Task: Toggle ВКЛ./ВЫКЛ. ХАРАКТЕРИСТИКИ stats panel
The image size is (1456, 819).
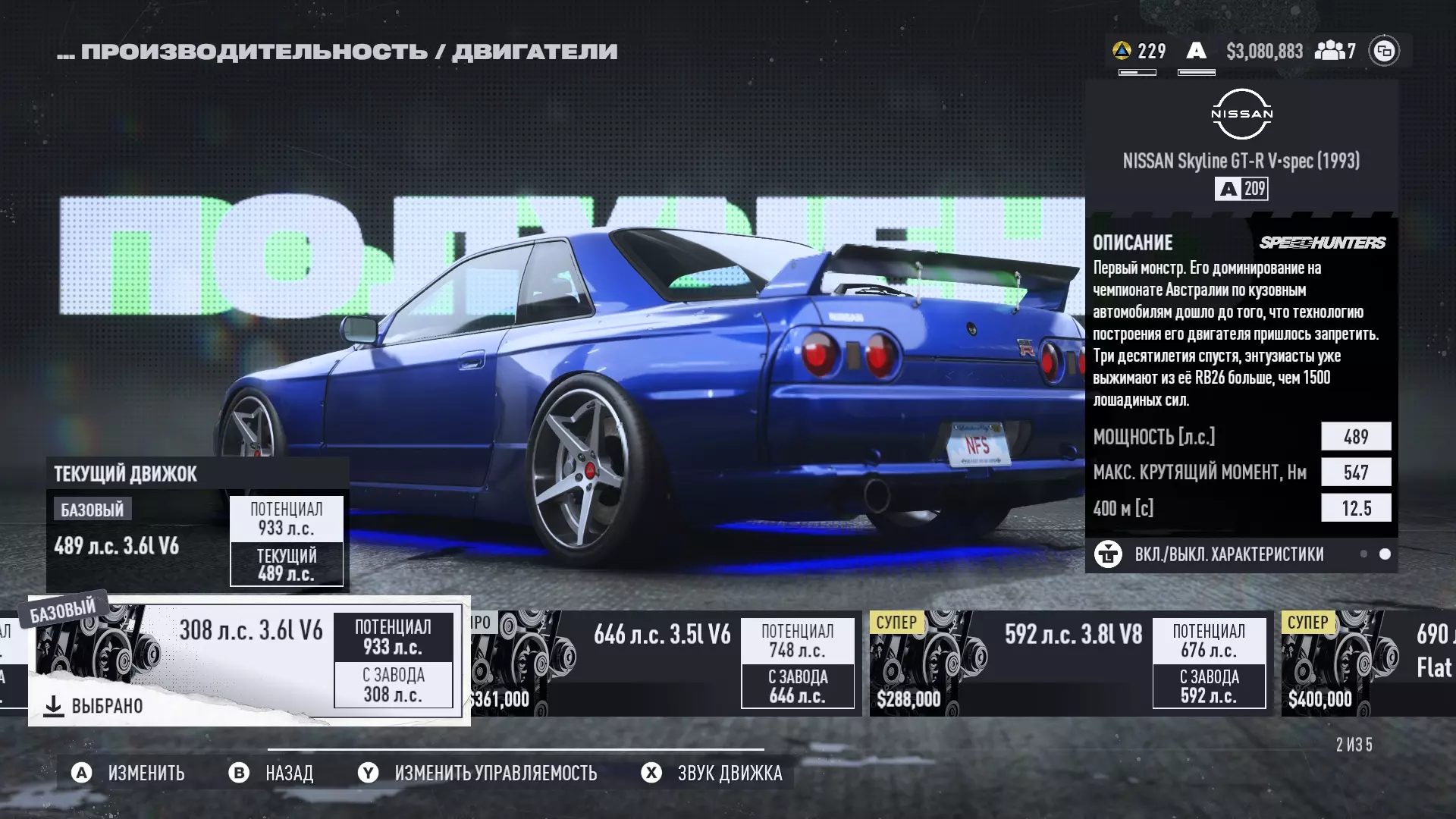Action: coord(1213,554)
